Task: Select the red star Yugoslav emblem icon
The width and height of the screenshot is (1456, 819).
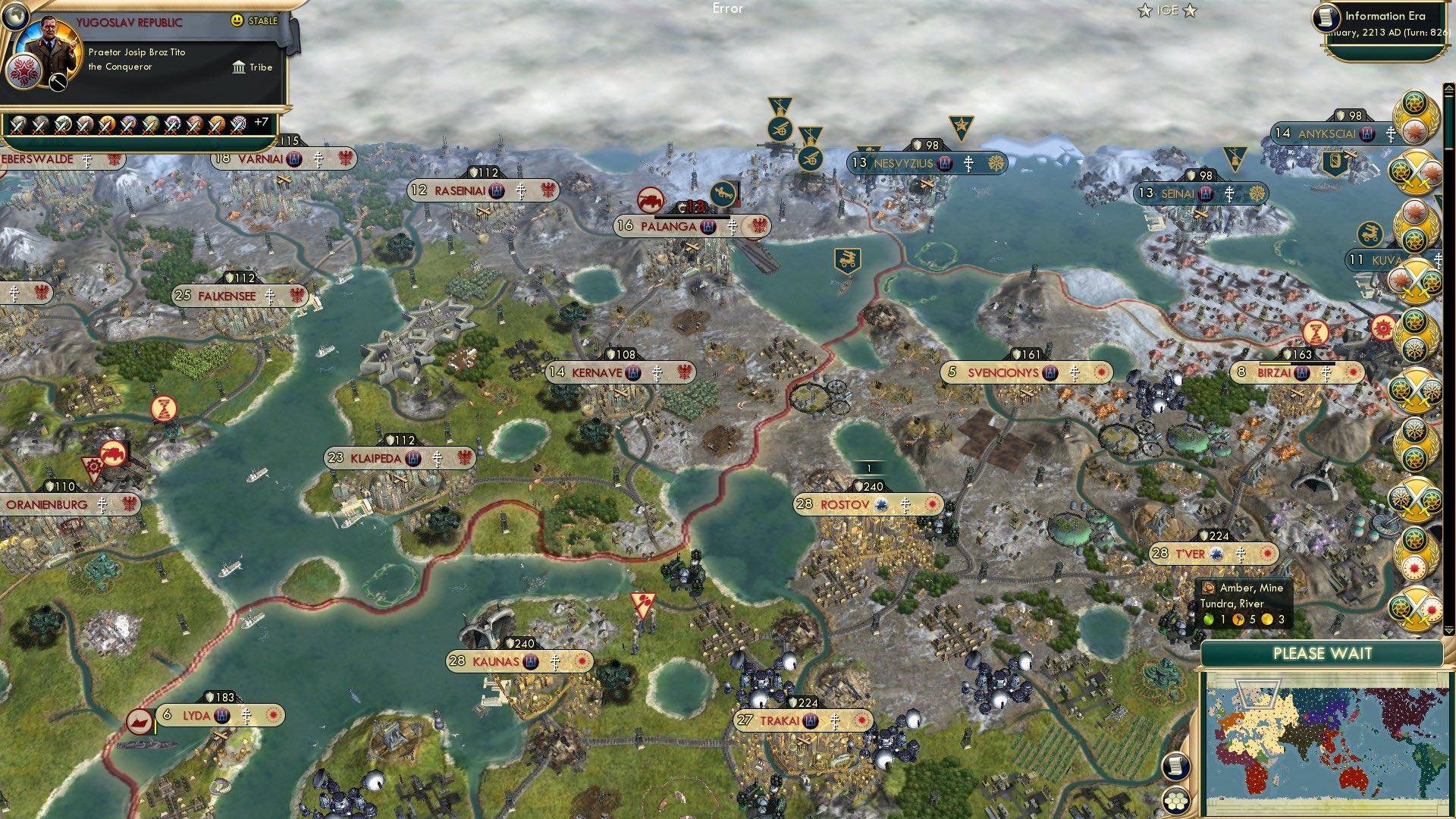Action: (x=24, y=72)
